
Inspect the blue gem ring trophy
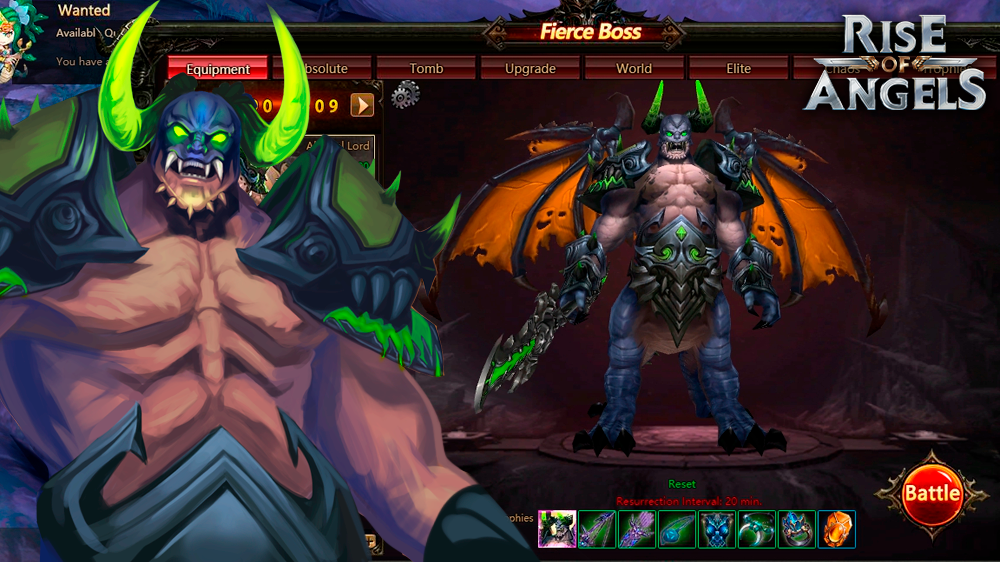797,529
